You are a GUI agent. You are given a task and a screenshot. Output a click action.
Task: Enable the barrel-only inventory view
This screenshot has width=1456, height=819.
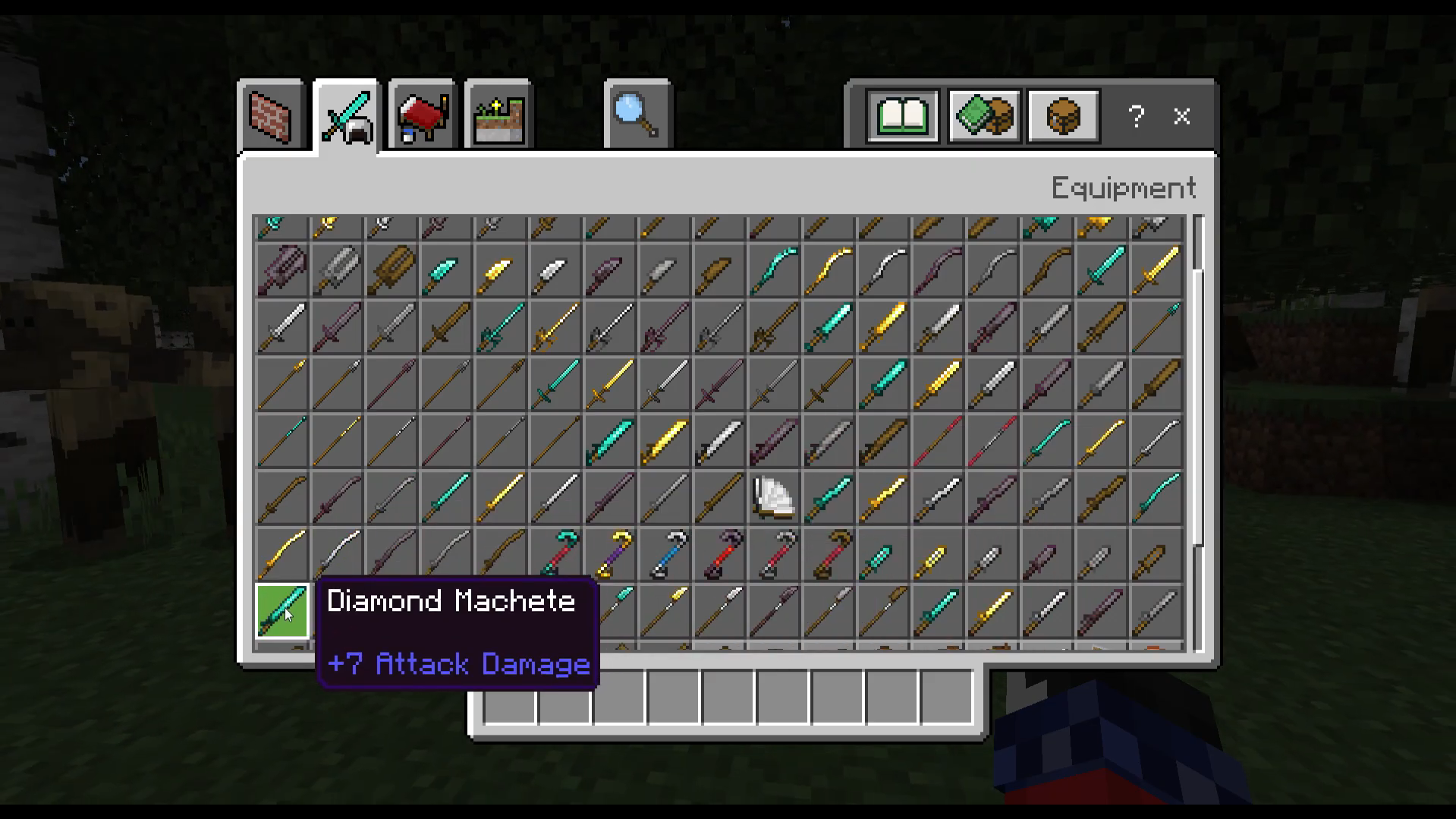(x=1061, y=115)
